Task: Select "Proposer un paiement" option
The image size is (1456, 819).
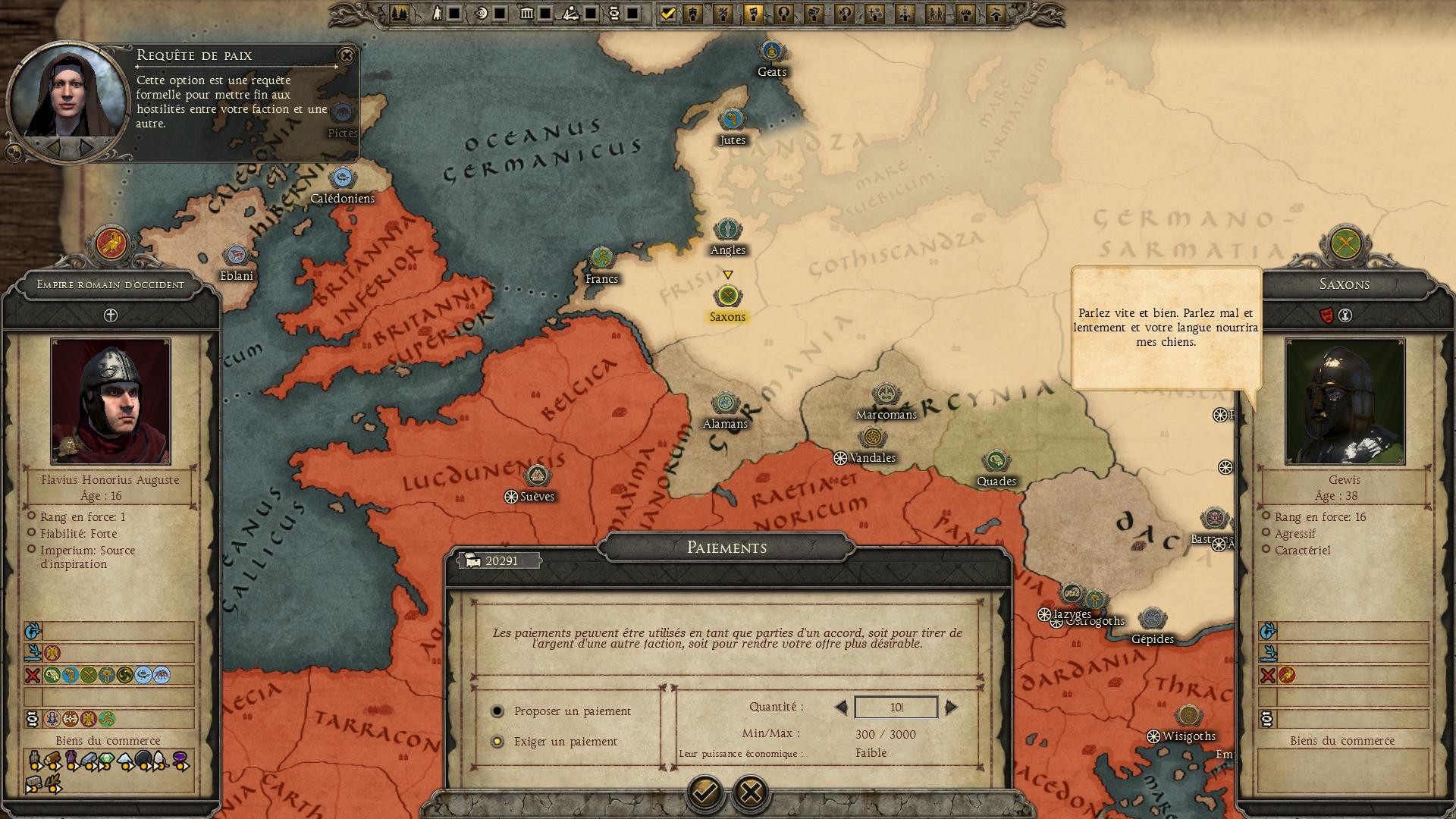Action: click(x=497, y=711)
